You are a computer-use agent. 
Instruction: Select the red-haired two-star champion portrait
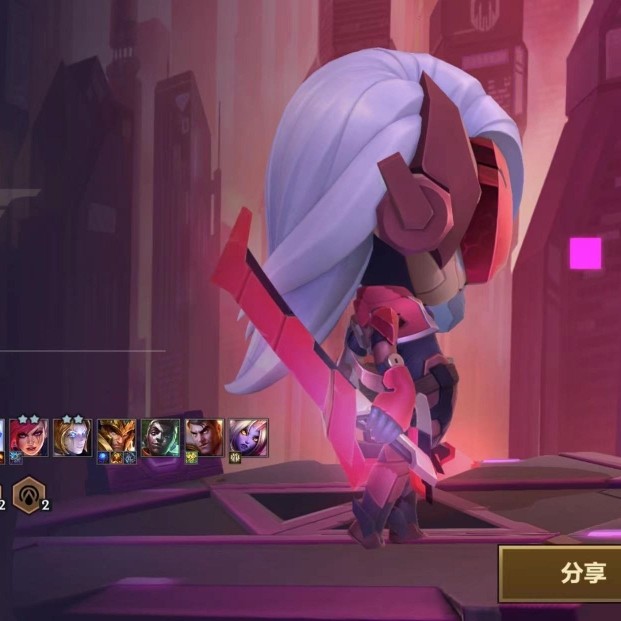29,437
